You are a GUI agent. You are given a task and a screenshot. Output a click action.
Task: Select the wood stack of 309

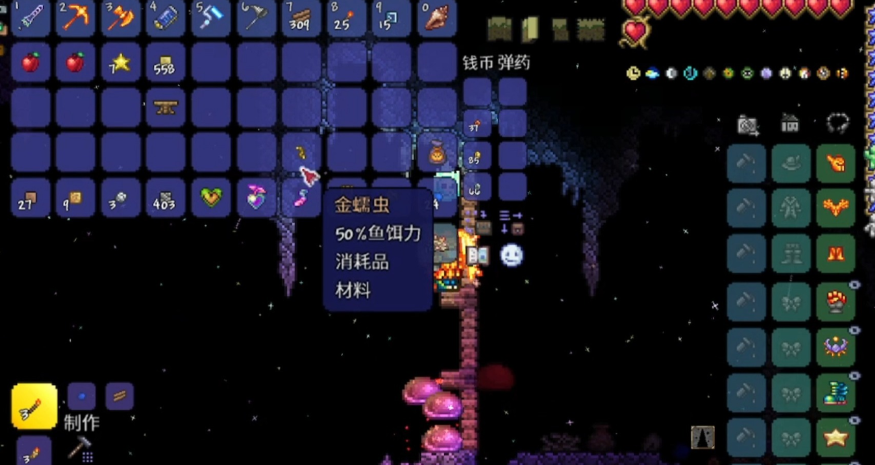[x=300, y=17]
